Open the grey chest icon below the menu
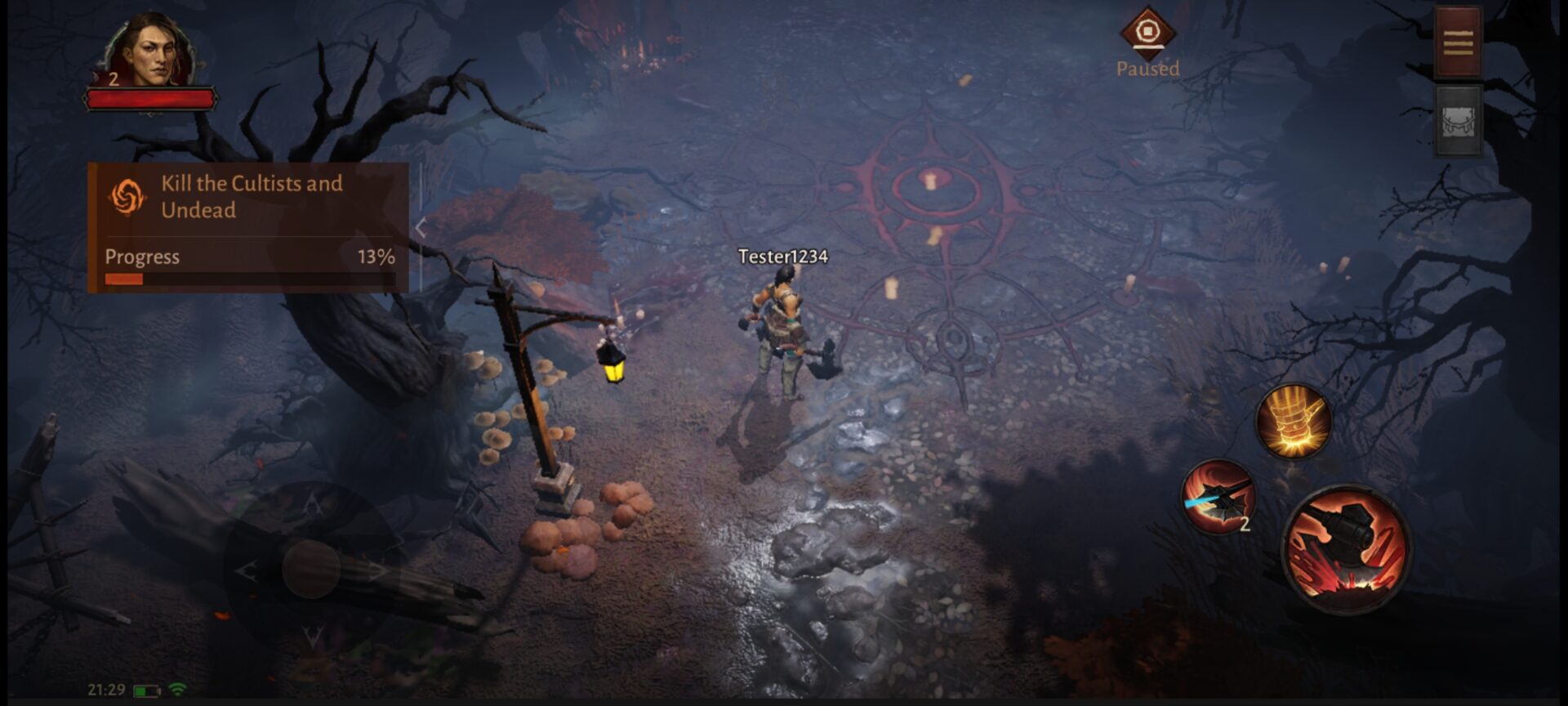This screenshot has height=706, width=1568. click(x=1458, y=122)
